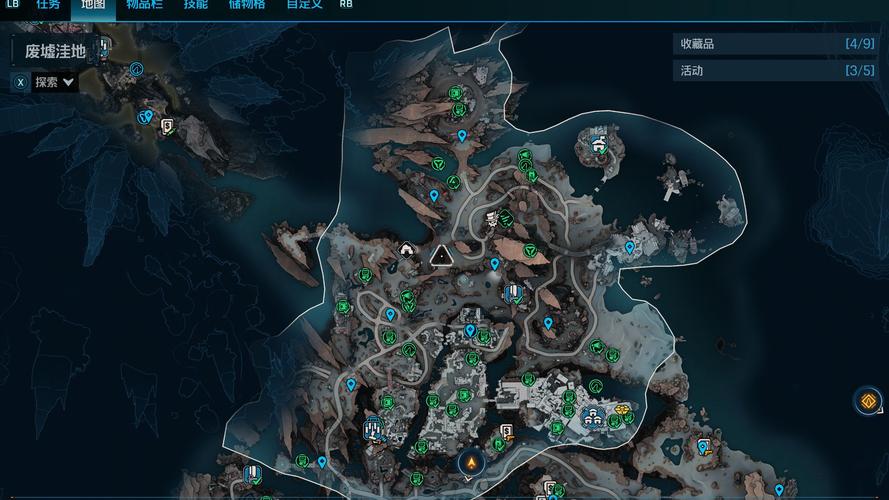
Task: Select the orange diamond marker at right edge
Action: 868,401
